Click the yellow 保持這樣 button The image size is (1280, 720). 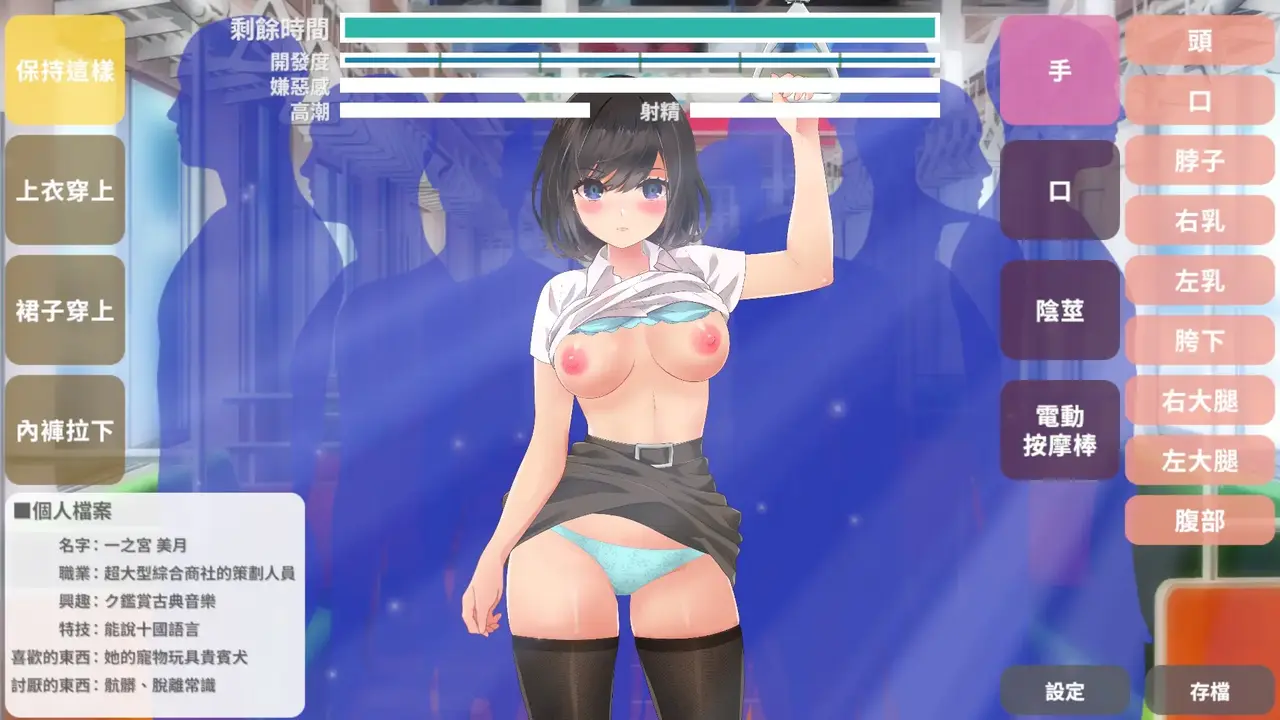click(65, 71)
